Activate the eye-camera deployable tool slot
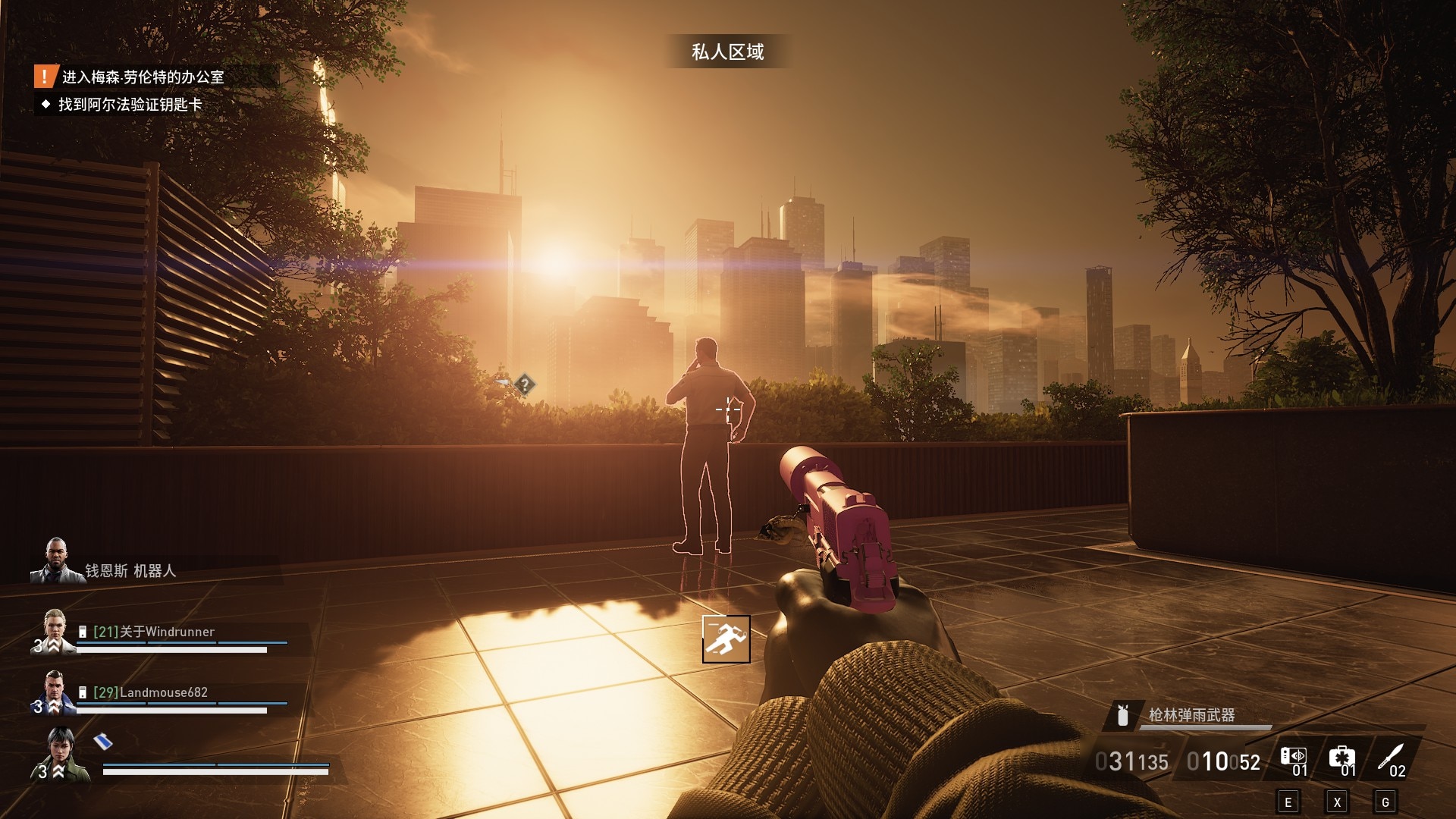The image size is (1456, 819). pyautogui.click(x=1294, y=758)
